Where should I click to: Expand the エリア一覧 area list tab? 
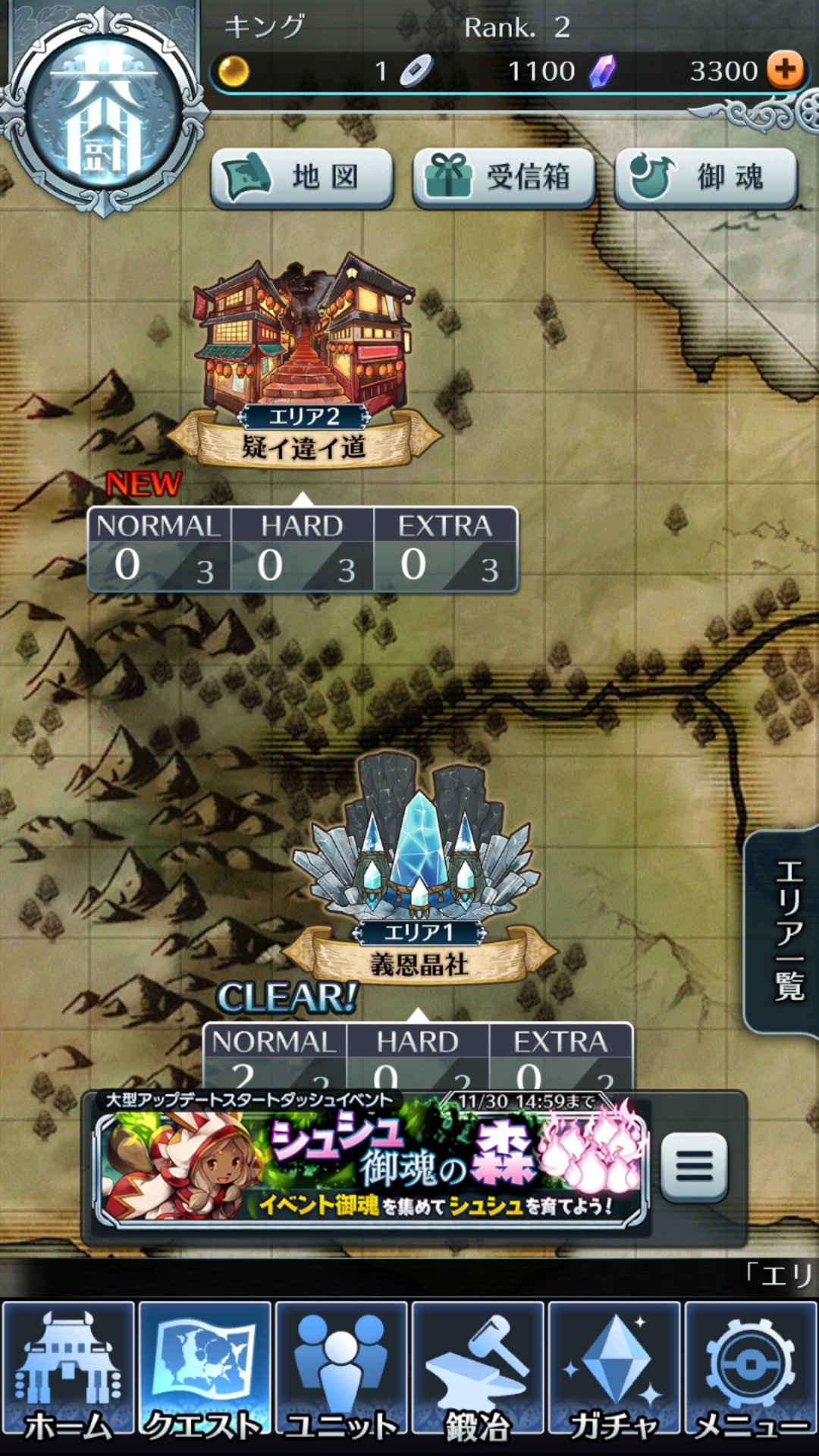pyautogui.click(x=786, y=931)
